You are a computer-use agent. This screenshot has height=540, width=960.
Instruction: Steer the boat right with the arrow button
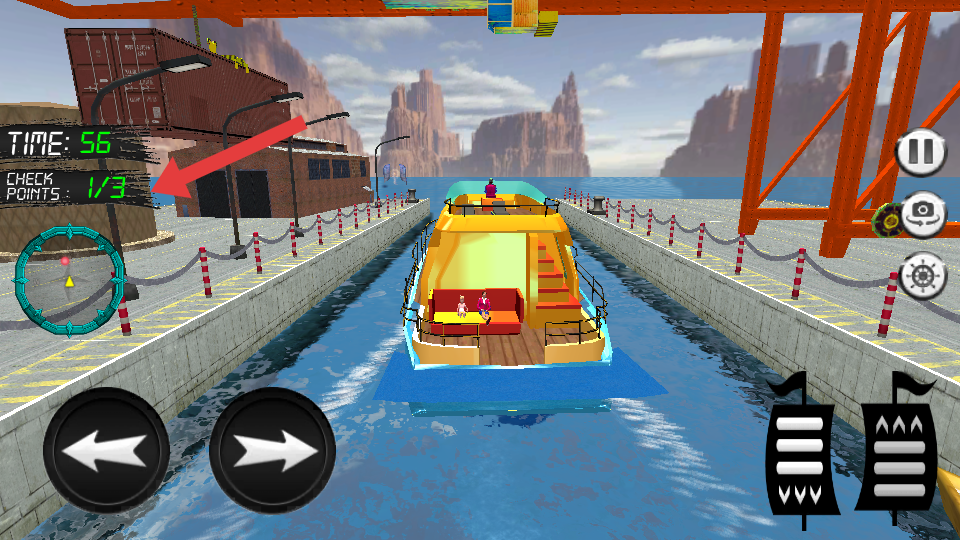pos(272,451)
